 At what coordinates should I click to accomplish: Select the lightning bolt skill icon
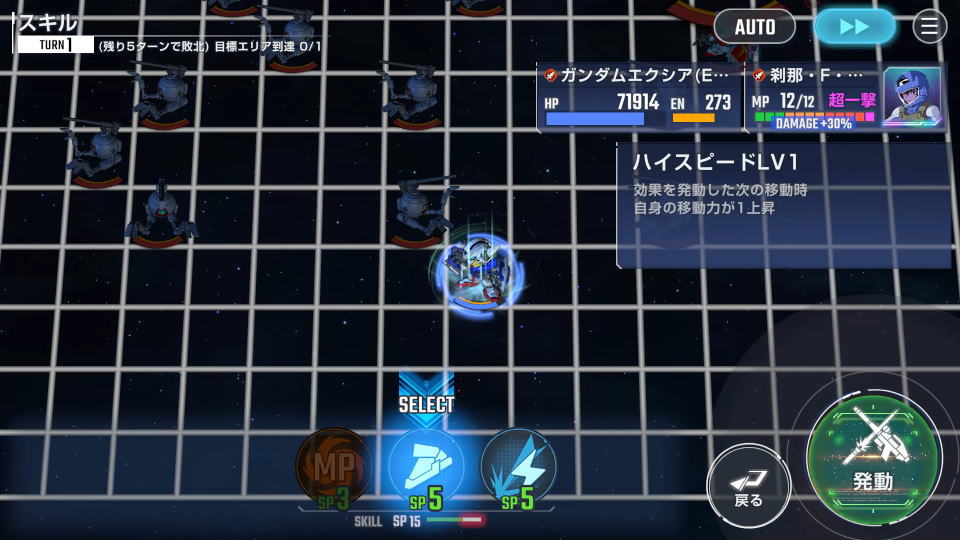(x=518, y=467)
